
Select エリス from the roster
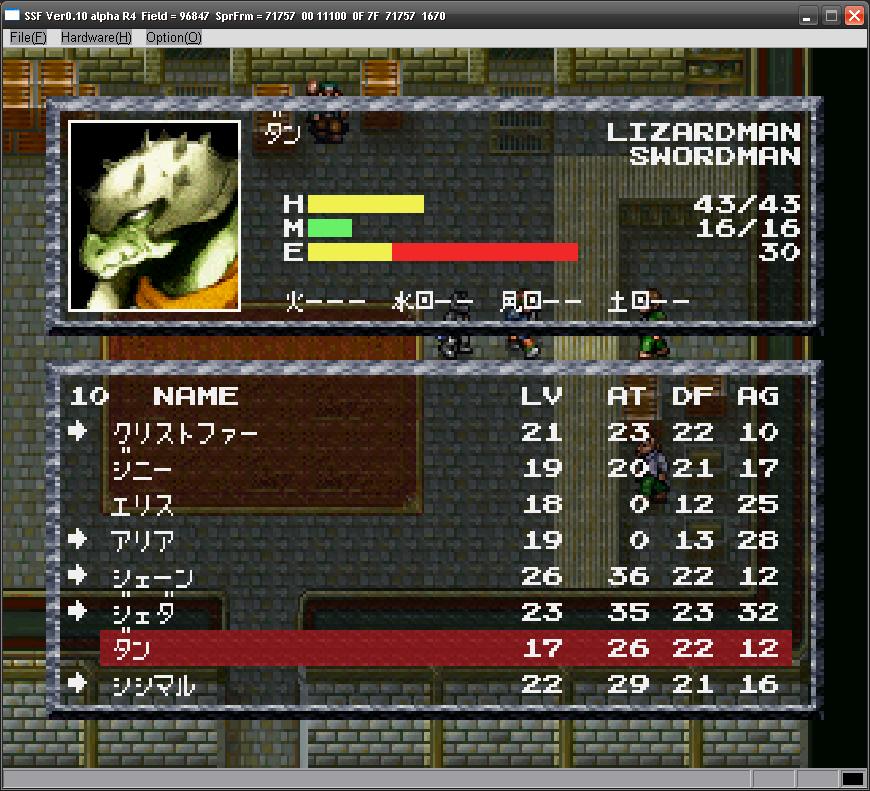[x=143, y=504]
